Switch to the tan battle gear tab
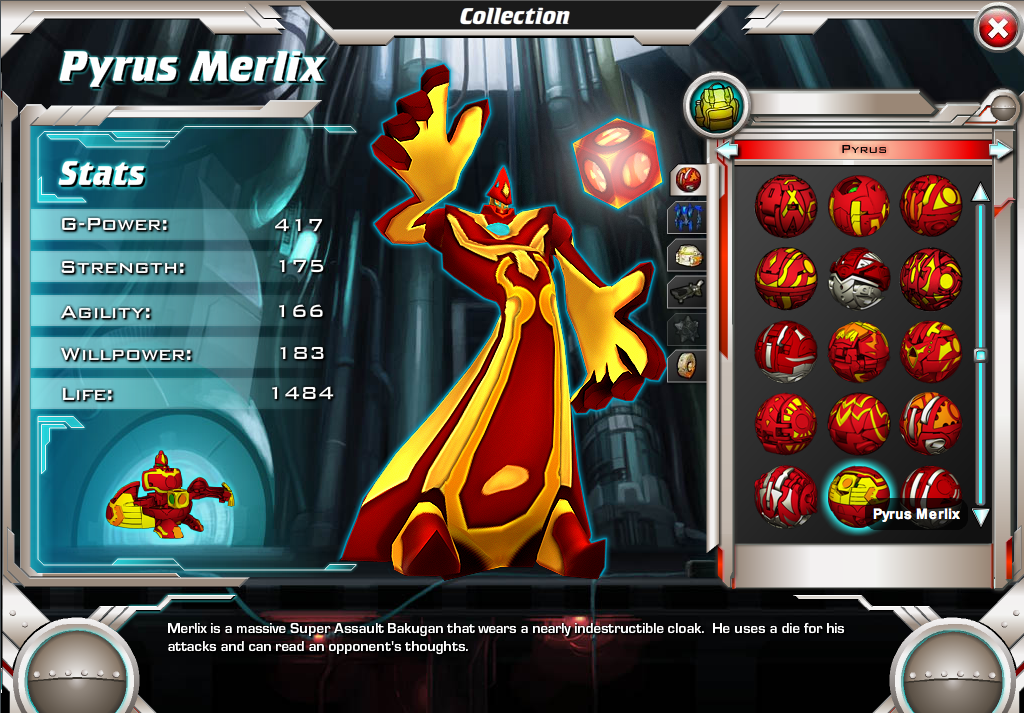Viewport: 1024px width, 713px height. click(x=688, y=254)
